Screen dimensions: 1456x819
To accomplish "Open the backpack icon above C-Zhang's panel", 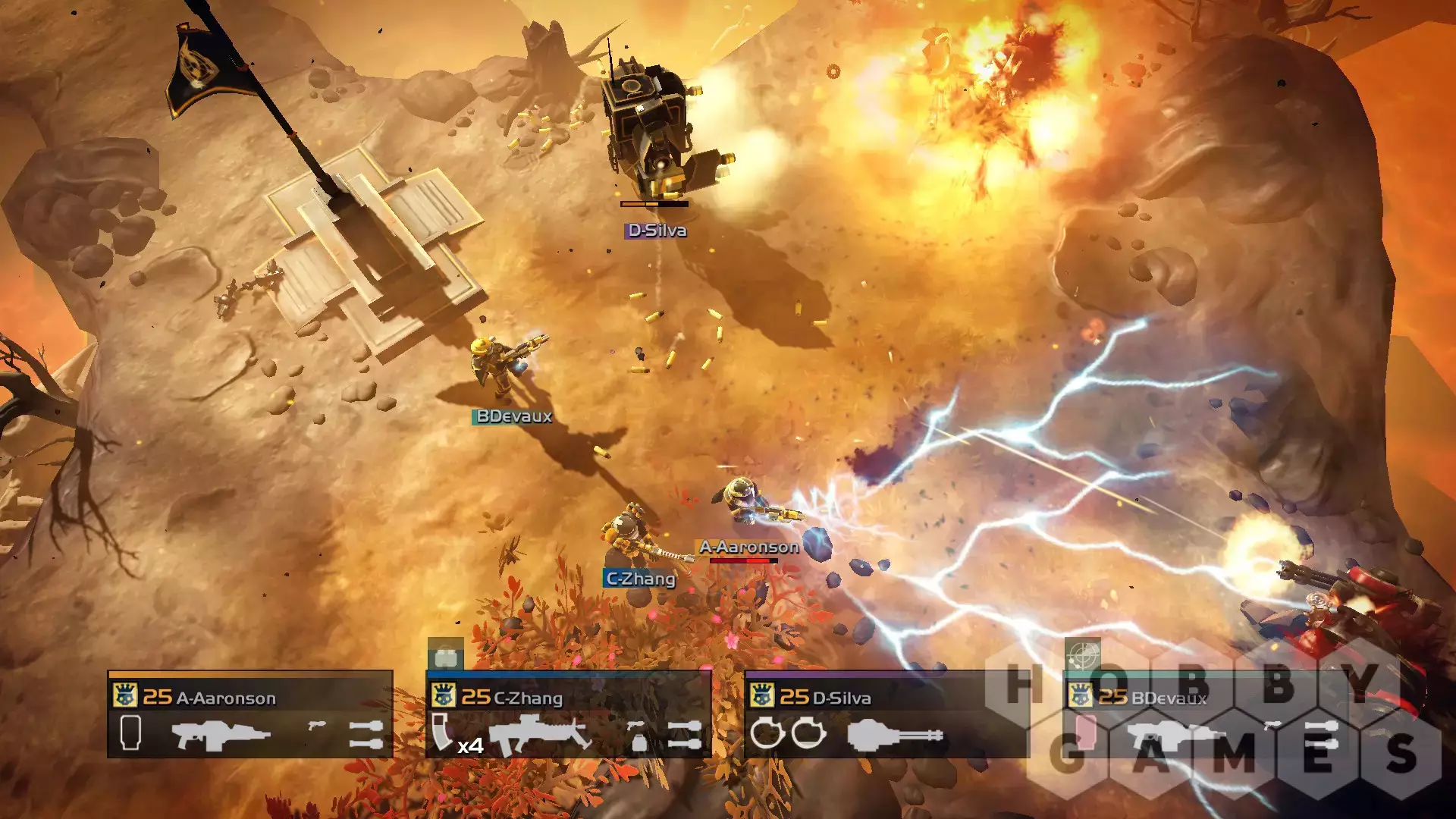I will click(x=446, y=655).
